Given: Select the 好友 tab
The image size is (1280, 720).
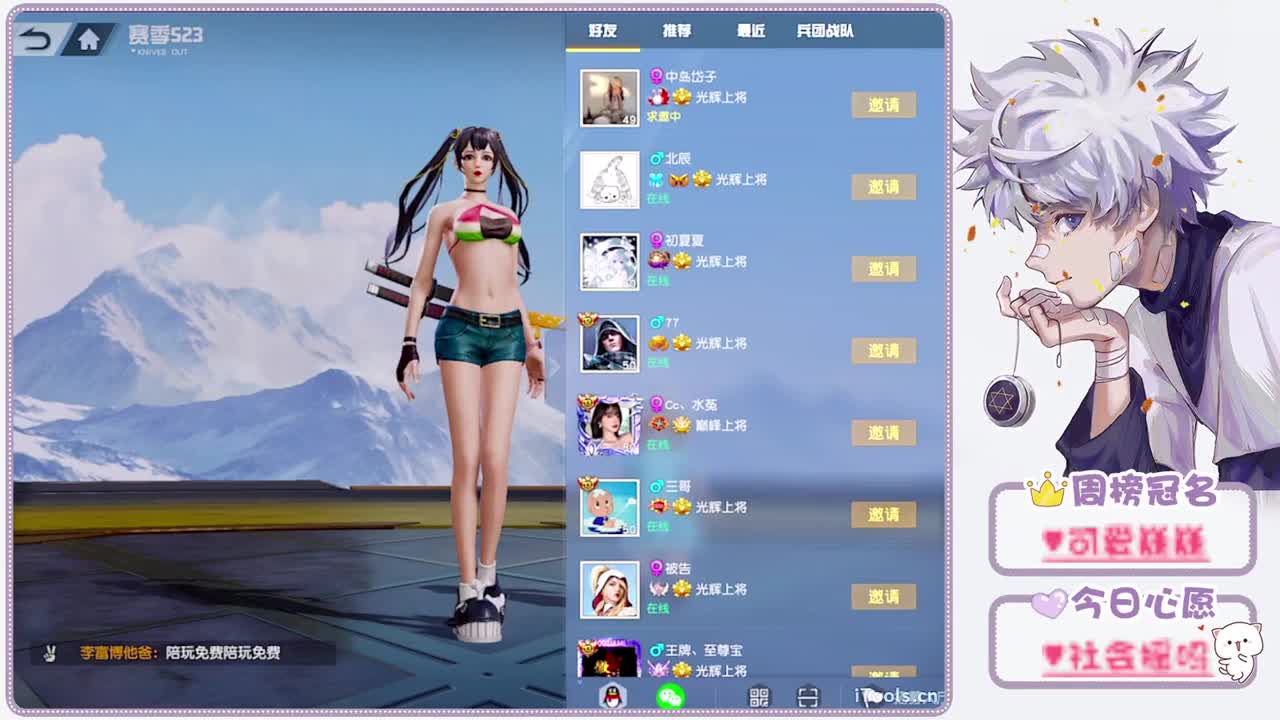Looking at the screenshot, I should pyautogui.click(x=603, y=31).
